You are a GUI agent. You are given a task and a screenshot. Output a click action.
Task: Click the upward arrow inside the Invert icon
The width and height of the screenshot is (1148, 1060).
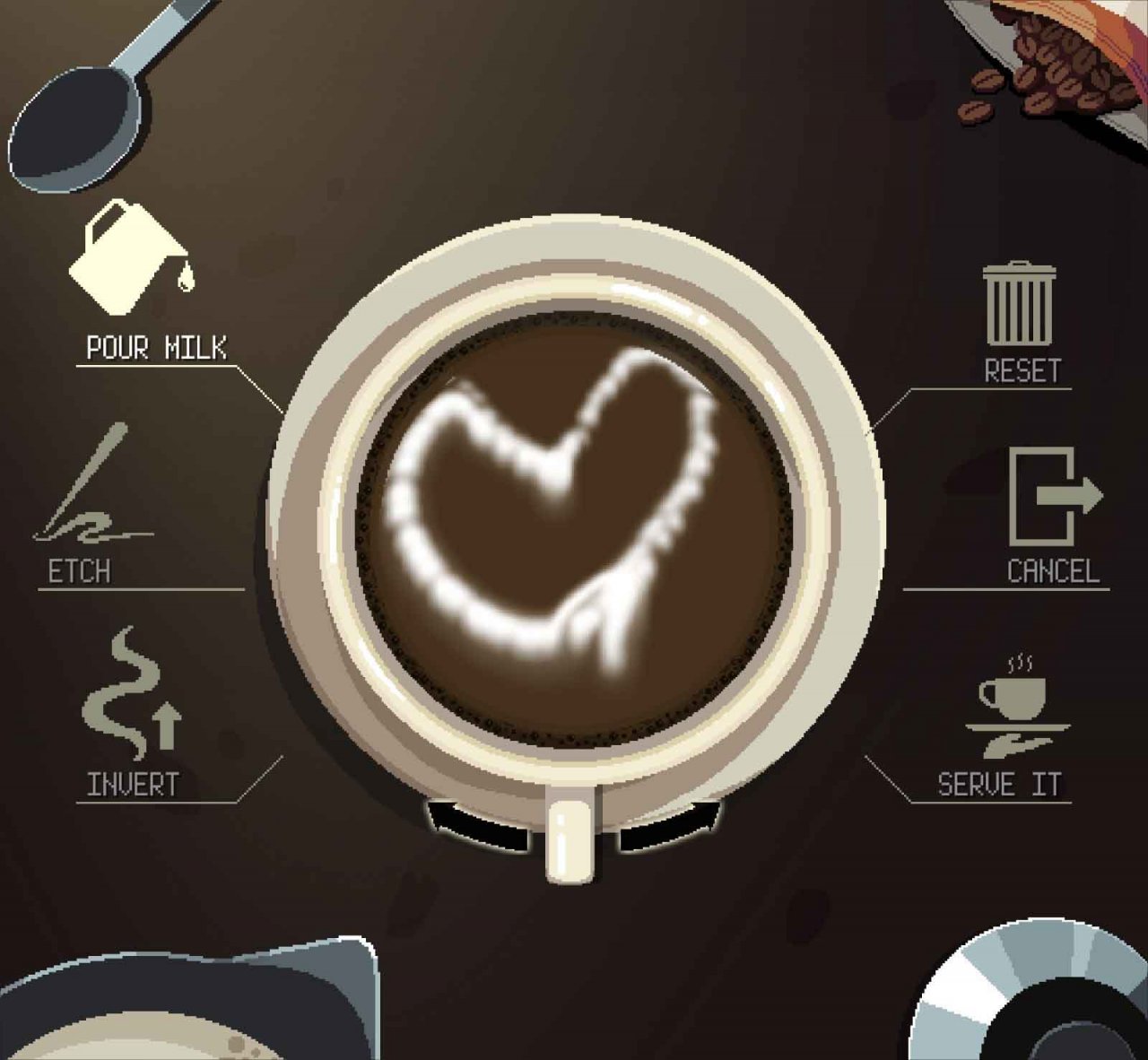(165, 726)
